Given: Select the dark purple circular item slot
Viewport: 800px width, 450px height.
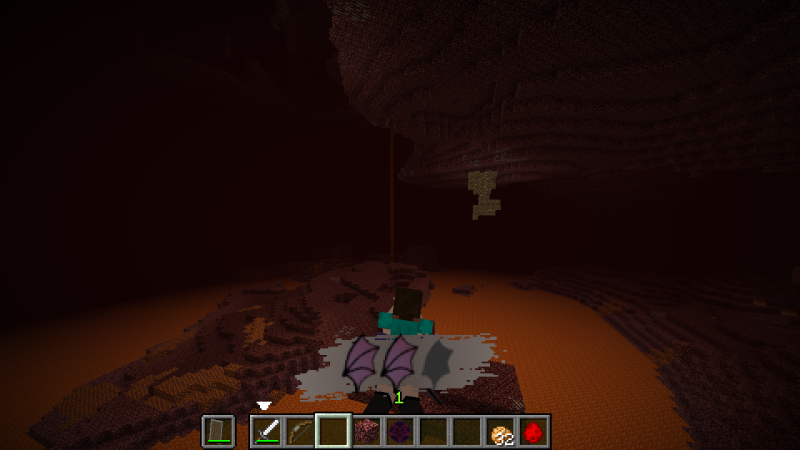Looking at the screenshot, I should point(399,431).
